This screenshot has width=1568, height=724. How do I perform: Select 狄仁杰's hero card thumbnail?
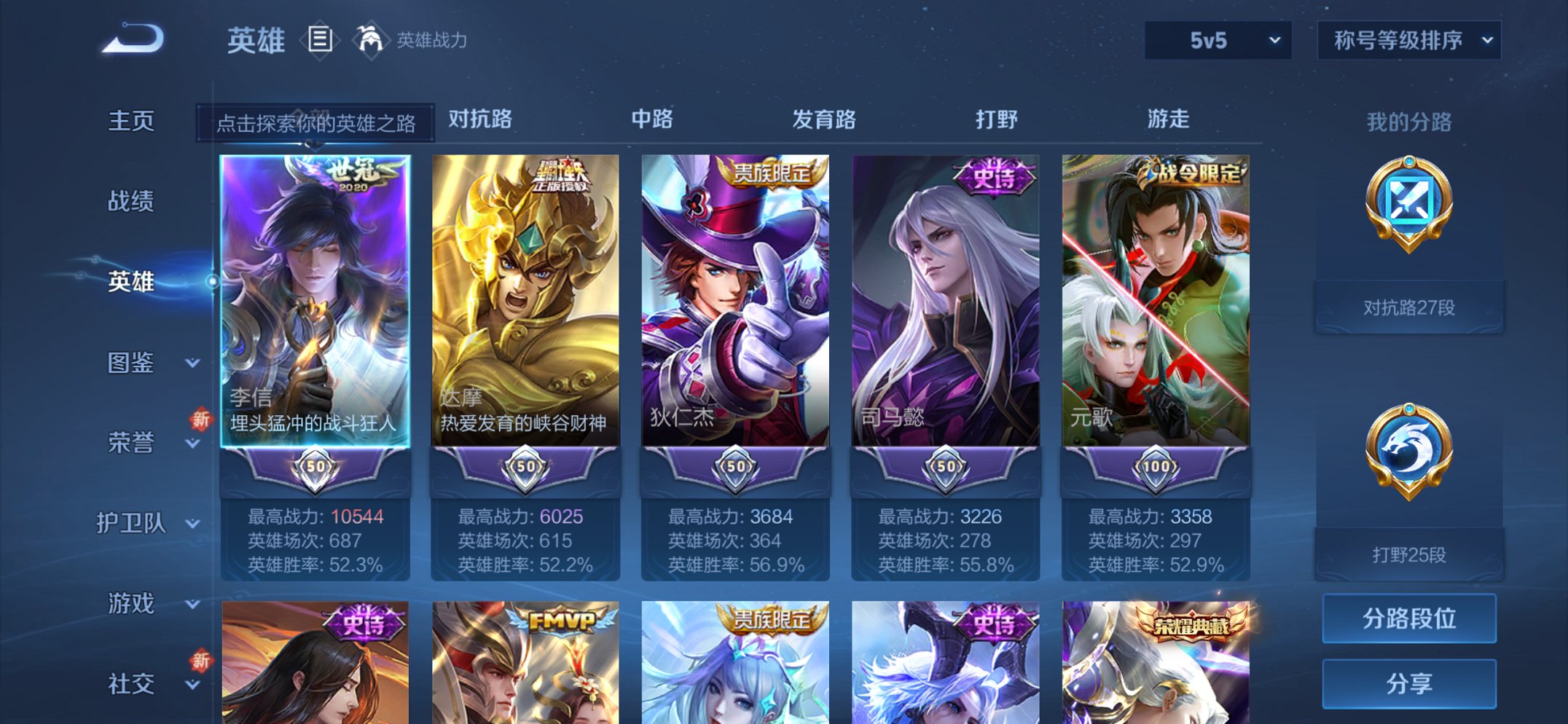pyautogui.click(x=736, y=299)
